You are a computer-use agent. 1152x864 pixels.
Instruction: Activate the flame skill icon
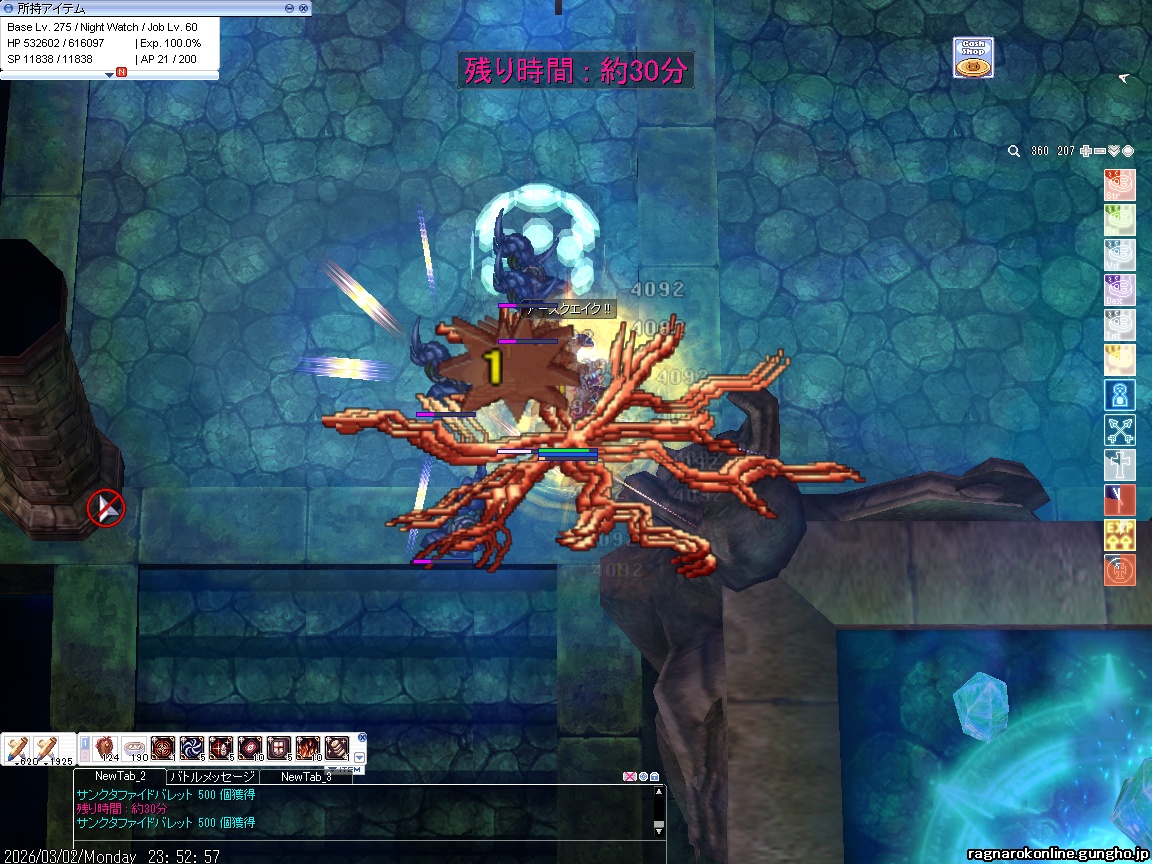click(x=308, y=748)
